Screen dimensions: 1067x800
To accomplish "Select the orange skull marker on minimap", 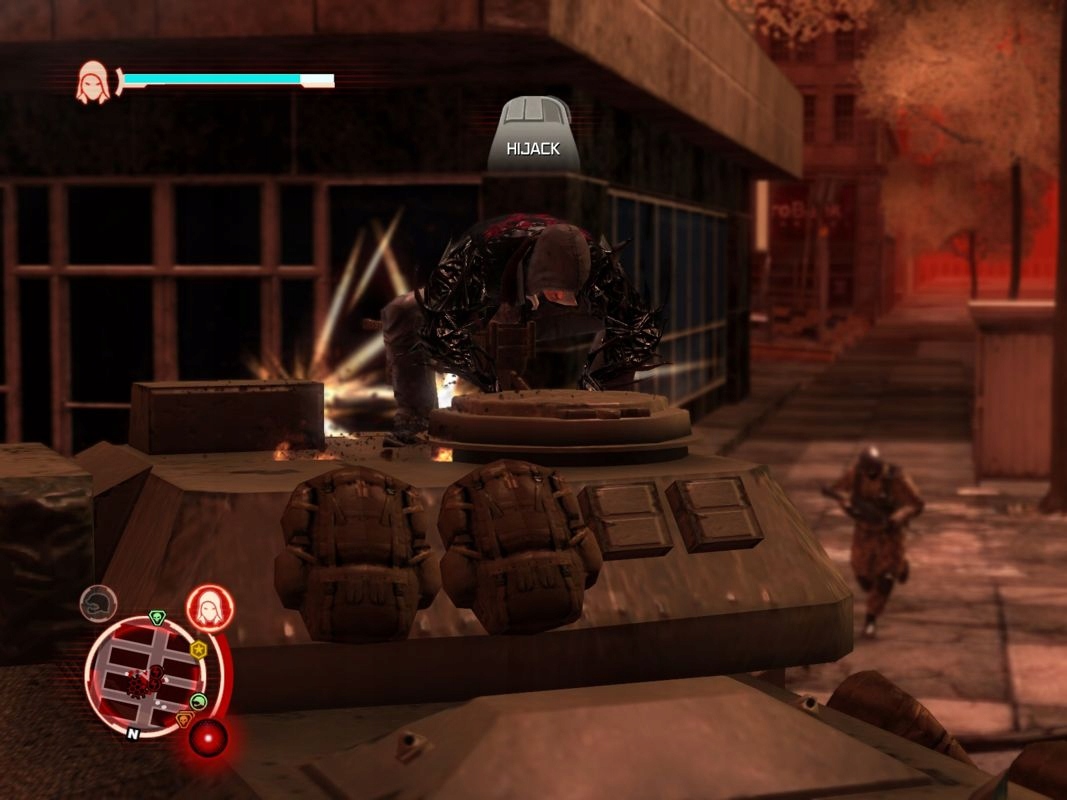I will 183,719.
